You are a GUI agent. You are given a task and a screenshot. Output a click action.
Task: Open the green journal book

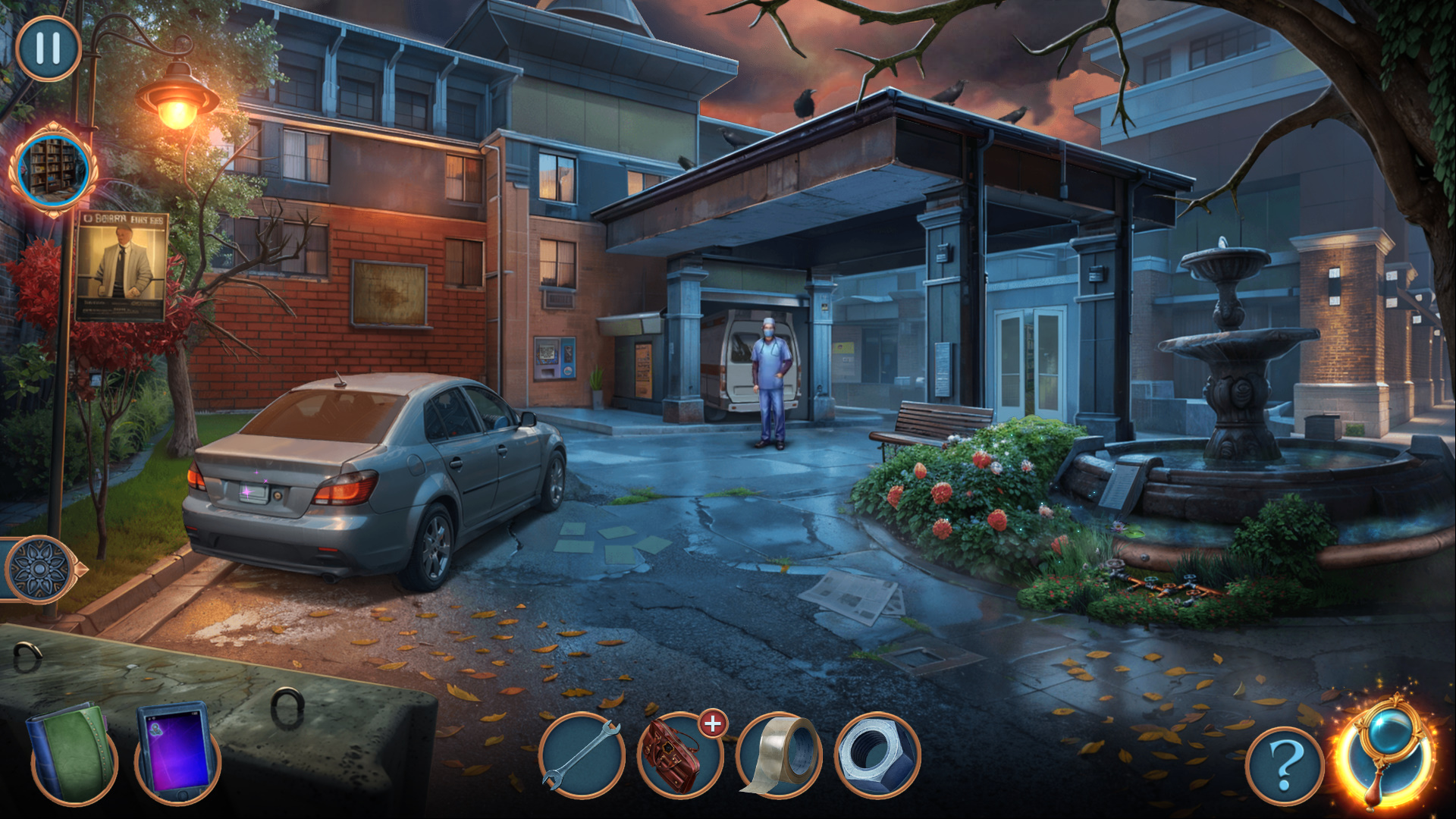[73, 753]
